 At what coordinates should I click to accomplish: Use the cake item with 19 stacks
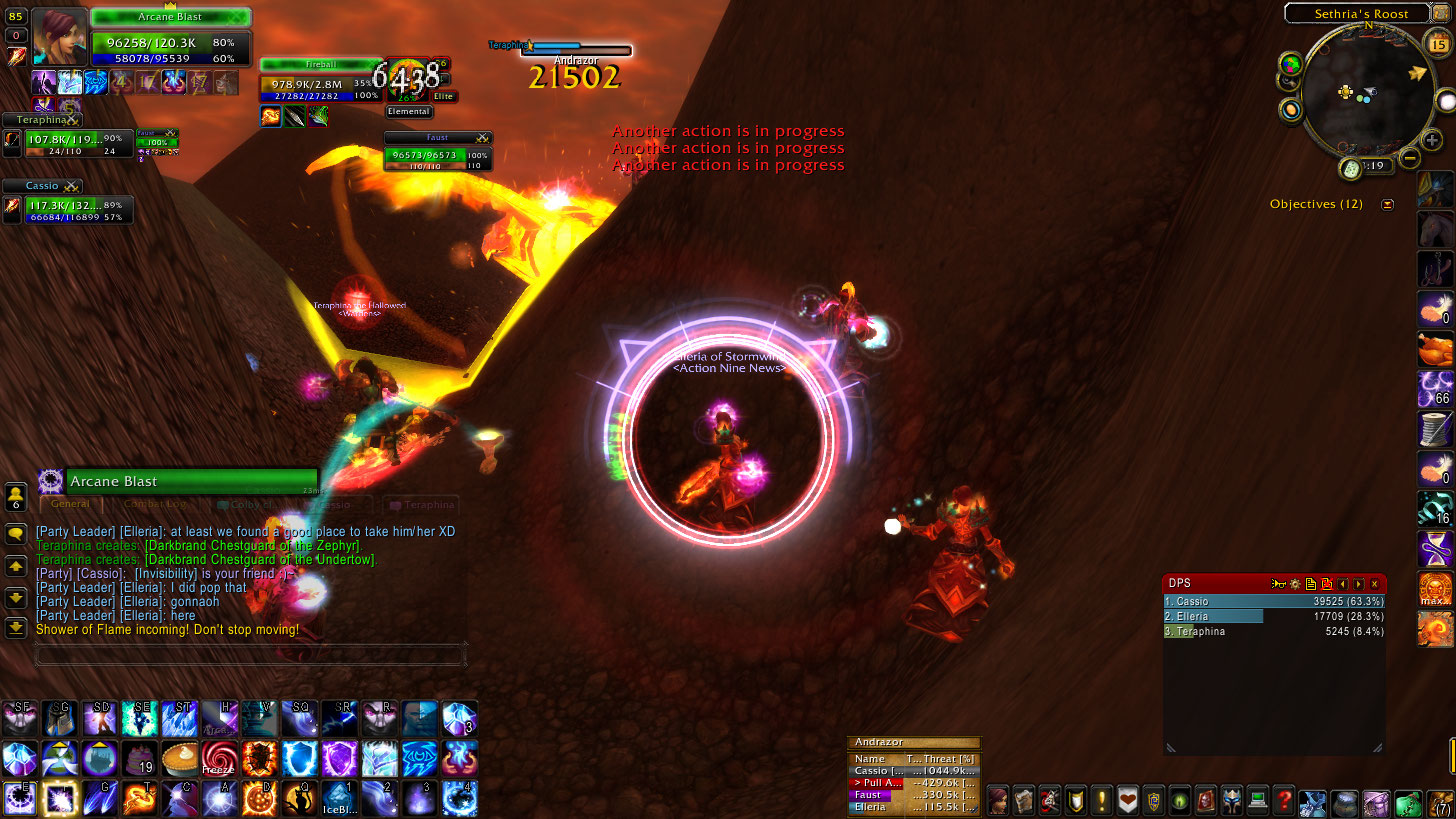click(139, 758)
